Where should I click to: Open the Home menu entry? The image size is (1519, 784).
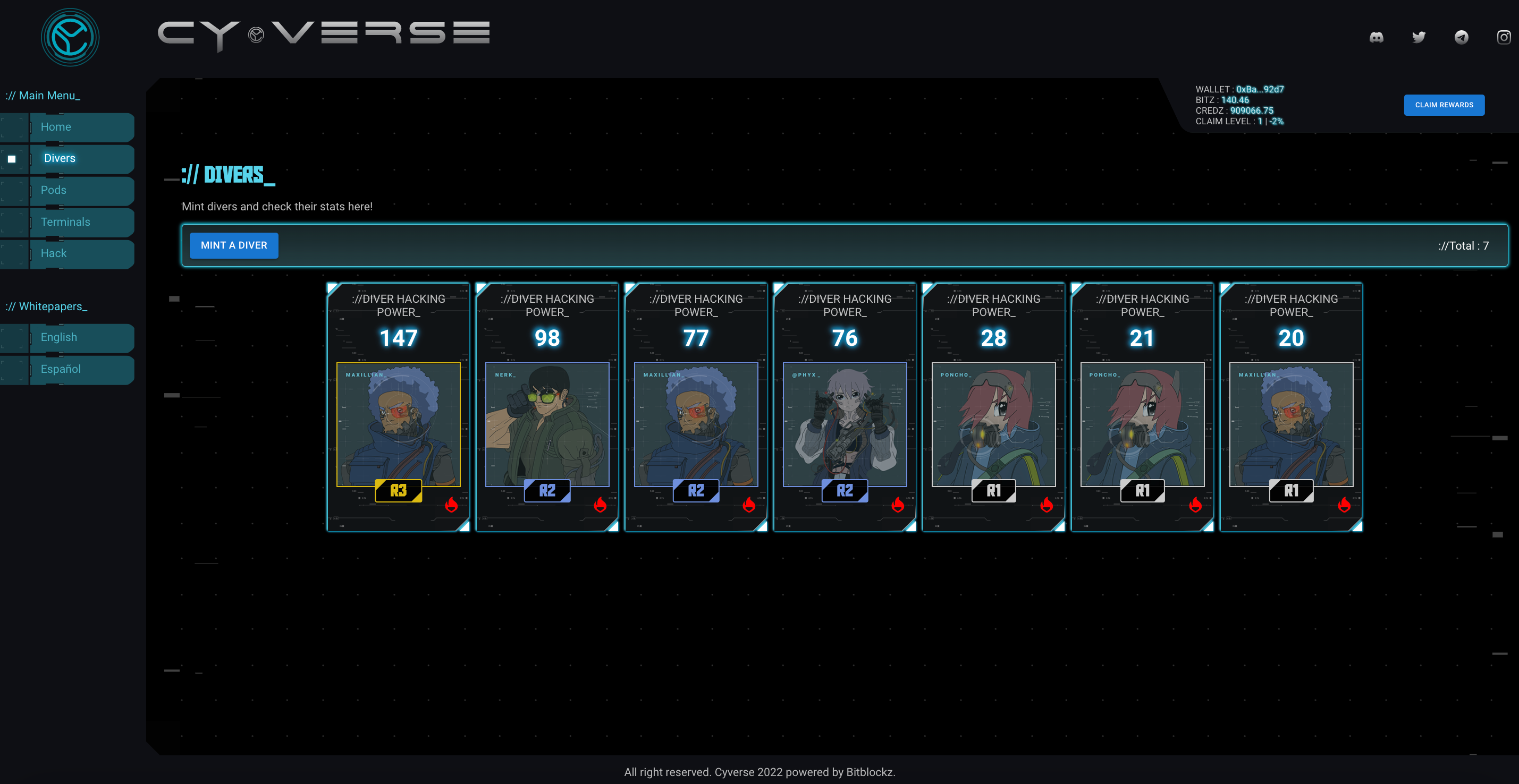81,127
